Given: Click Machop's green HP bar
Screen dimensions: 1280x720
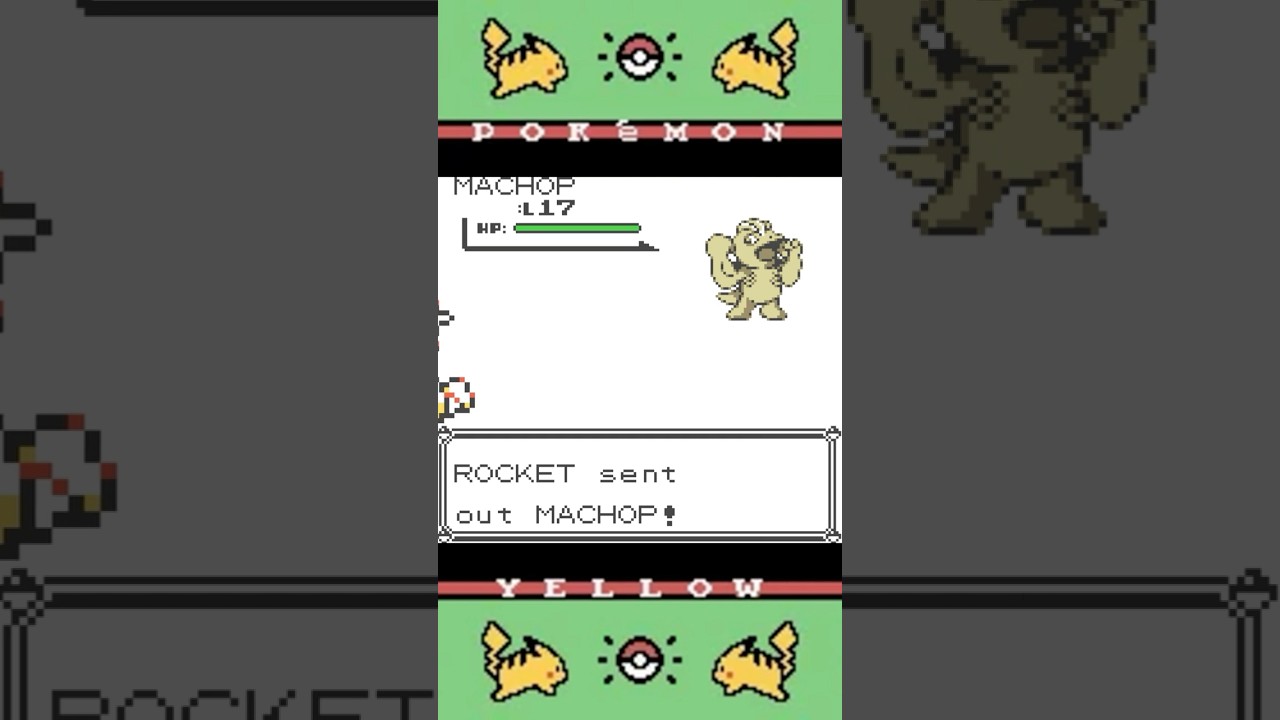Looking at the screenshot, I should point(575,228).
